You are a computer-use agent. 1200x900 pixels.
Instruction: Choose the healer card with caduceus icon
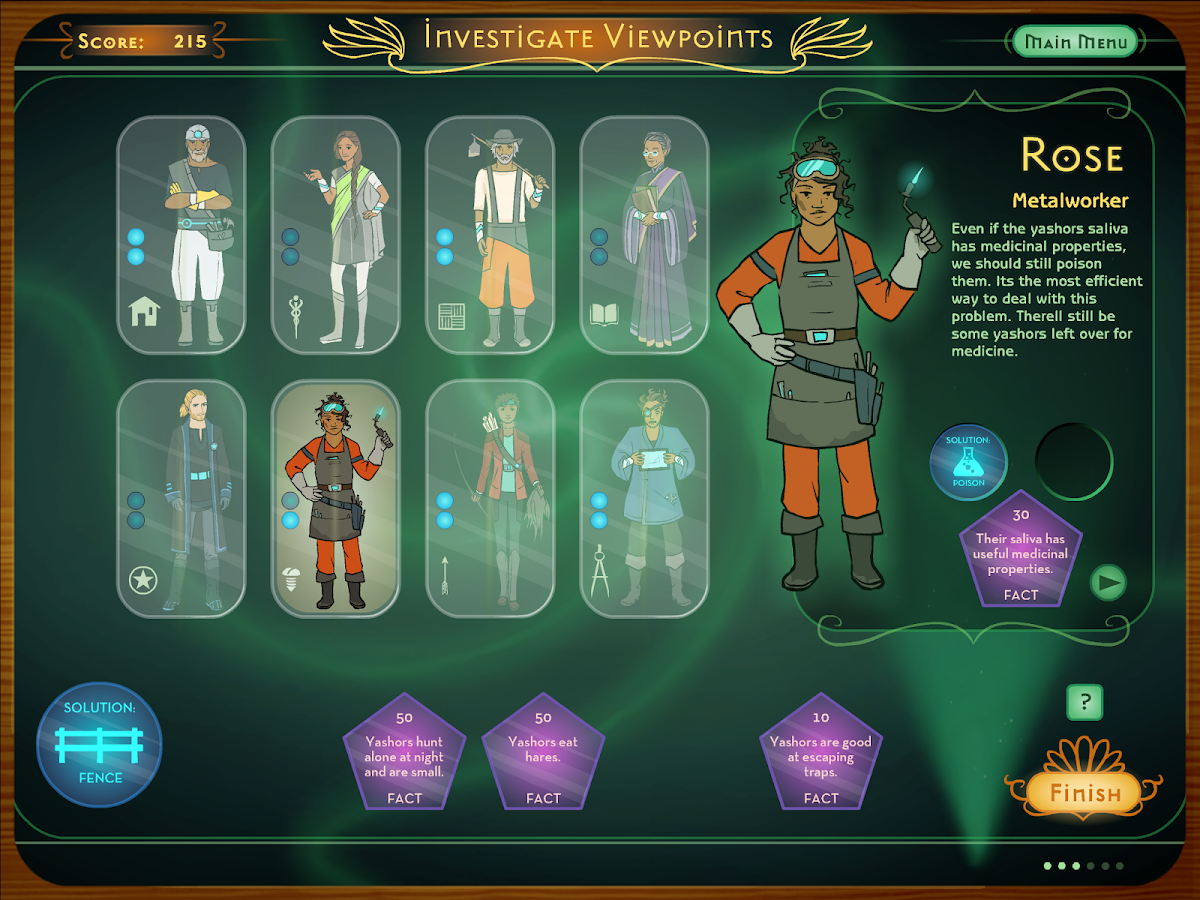point(335,235)
